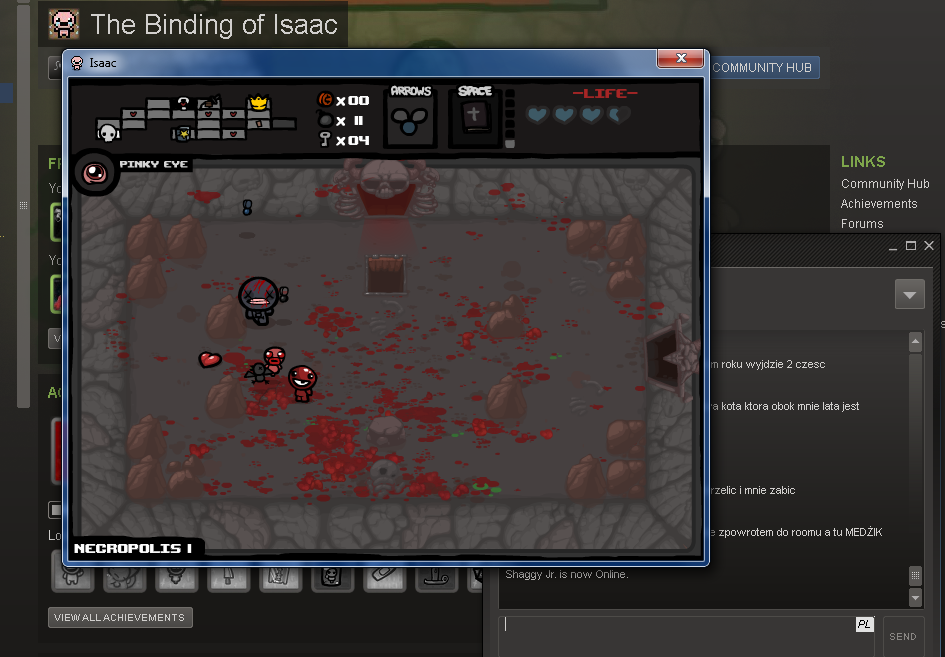Viewport: 945px width, 657px height.
Task: Close the Isaac game window
Action: (681, 59)
